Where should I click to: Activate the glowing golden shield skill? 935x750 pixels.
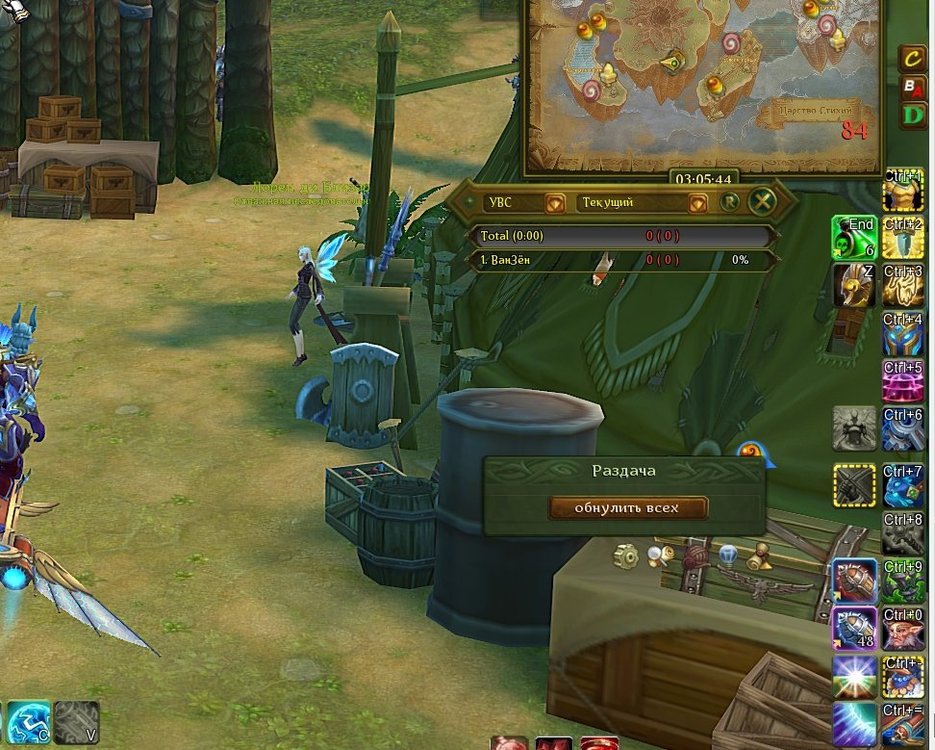coord(903,285)
